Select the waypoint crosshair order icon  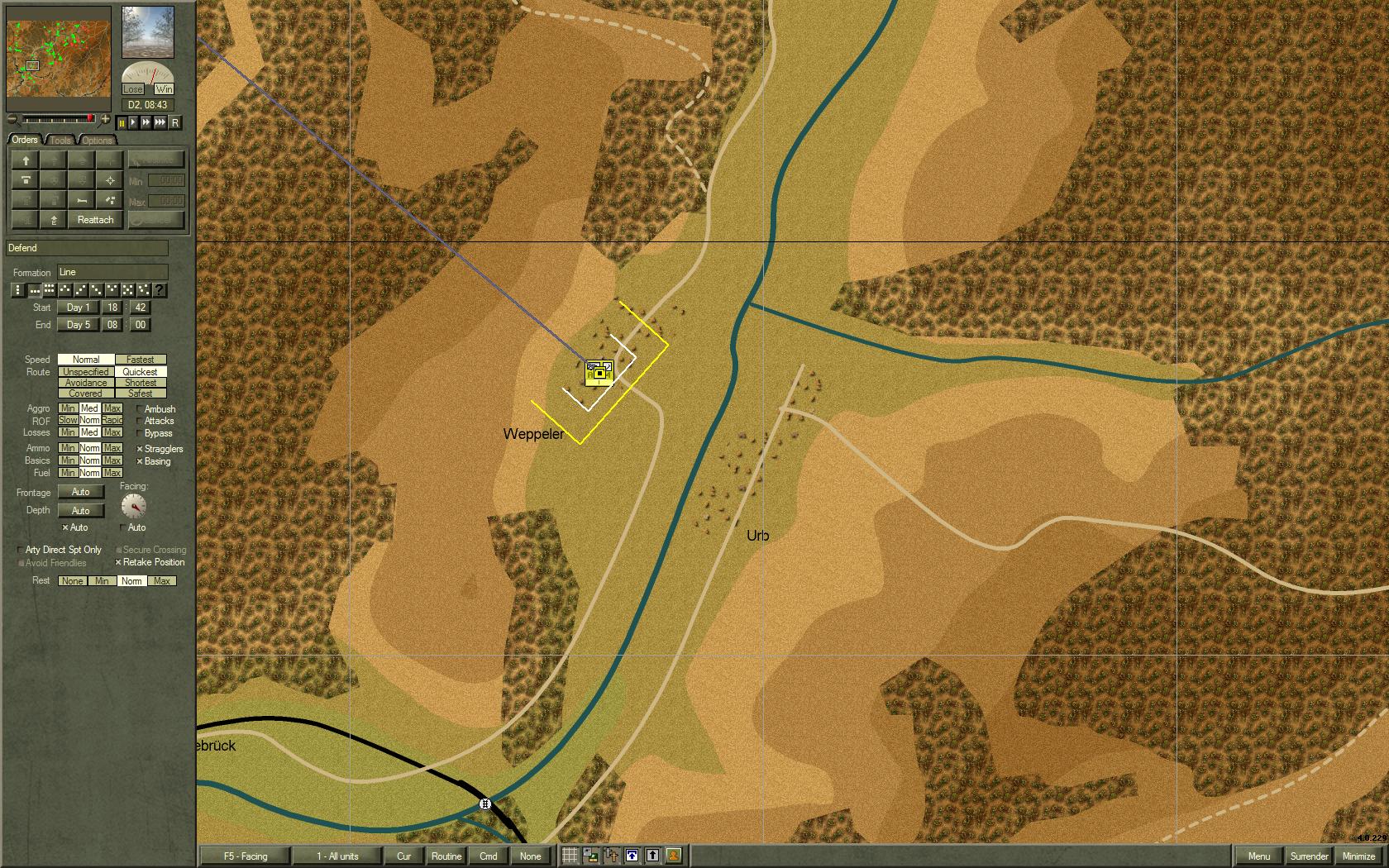110,180
